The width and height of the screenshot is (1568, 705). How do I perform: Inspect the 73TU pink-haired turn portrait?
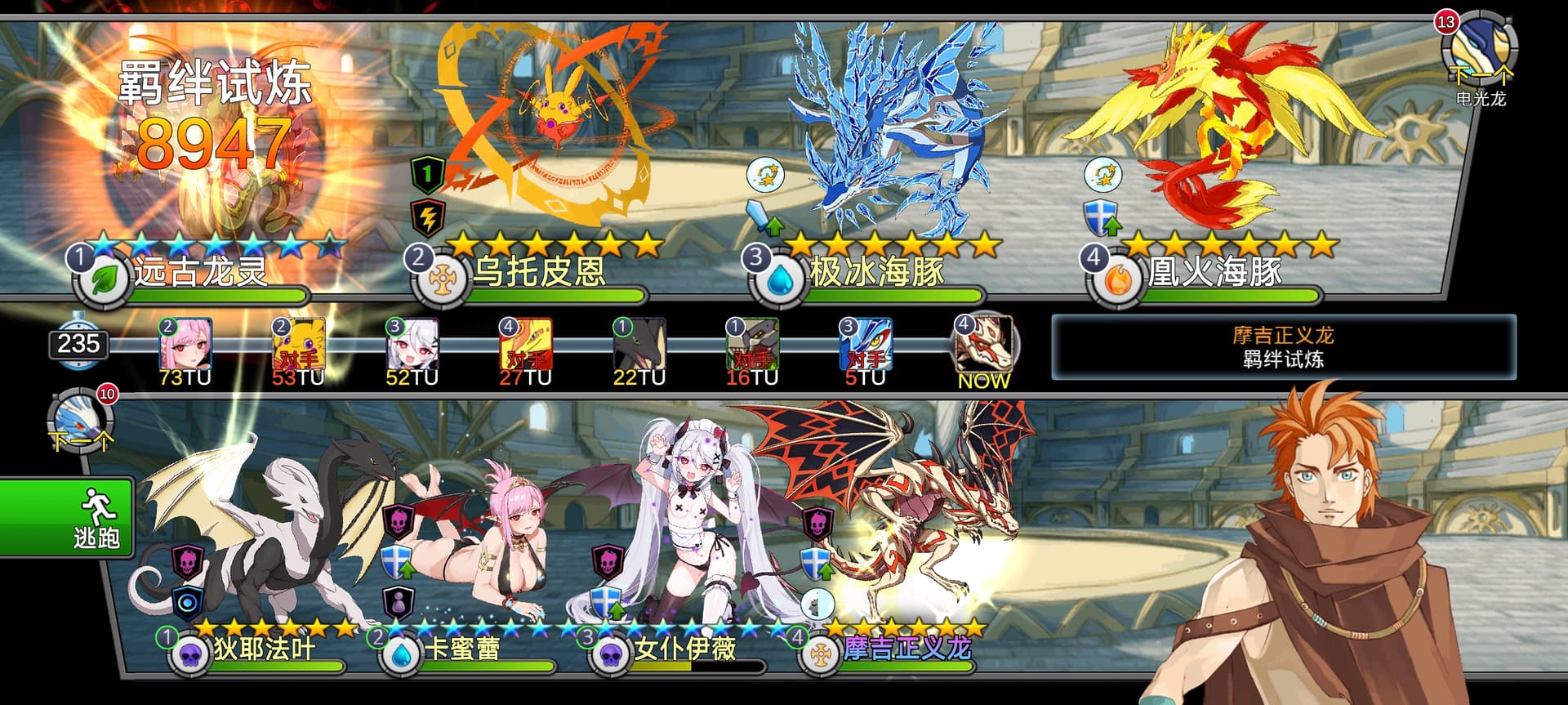click(186, 344)
